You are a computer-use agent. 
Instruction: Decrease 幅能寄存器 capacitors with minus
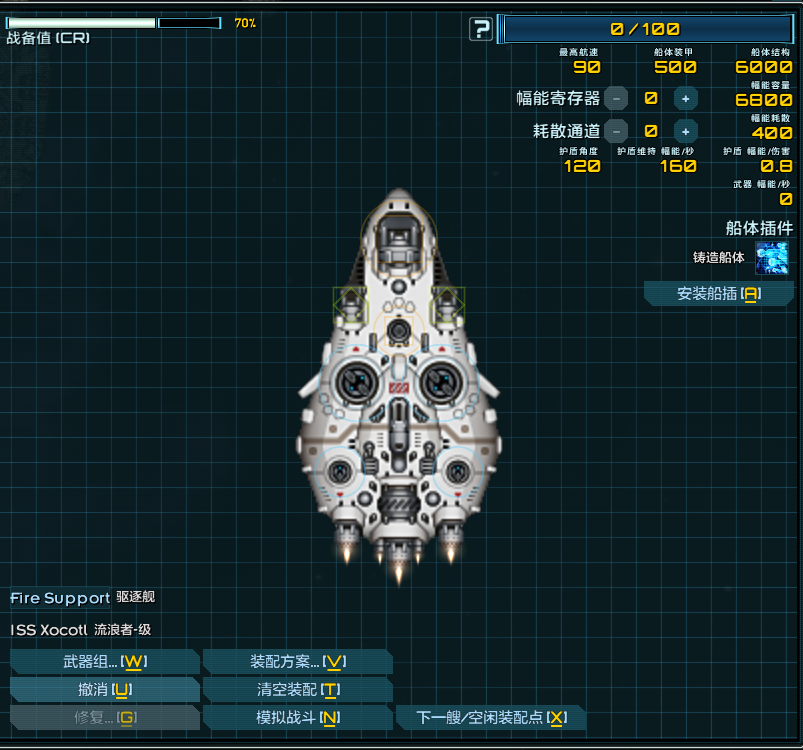[x=617, y=98]
